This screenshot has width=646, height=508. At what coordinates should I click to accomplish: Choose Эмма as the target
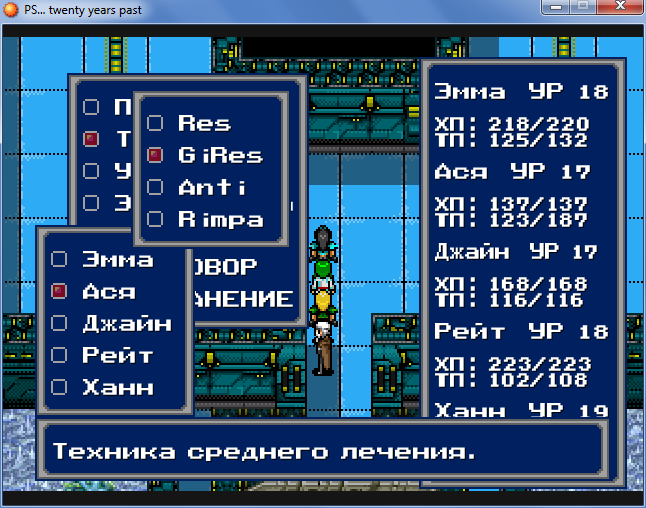[x=117, y=260]
